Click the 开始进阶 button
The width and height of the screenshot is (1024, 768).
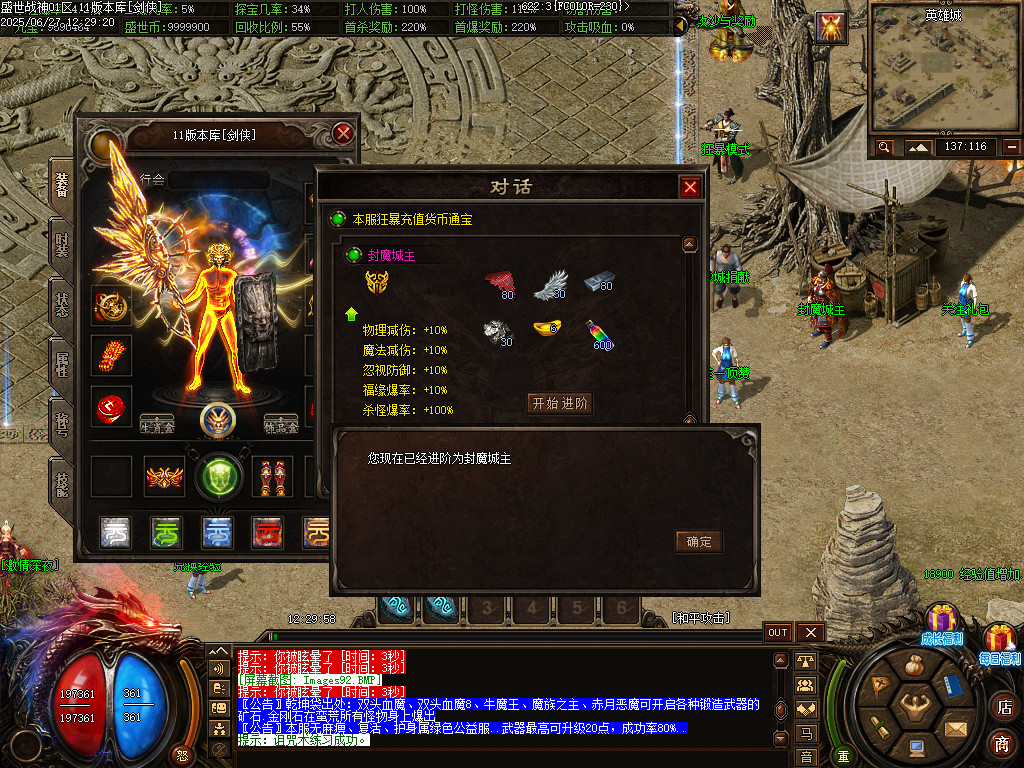pyautogui.click(x=560, y=404)
